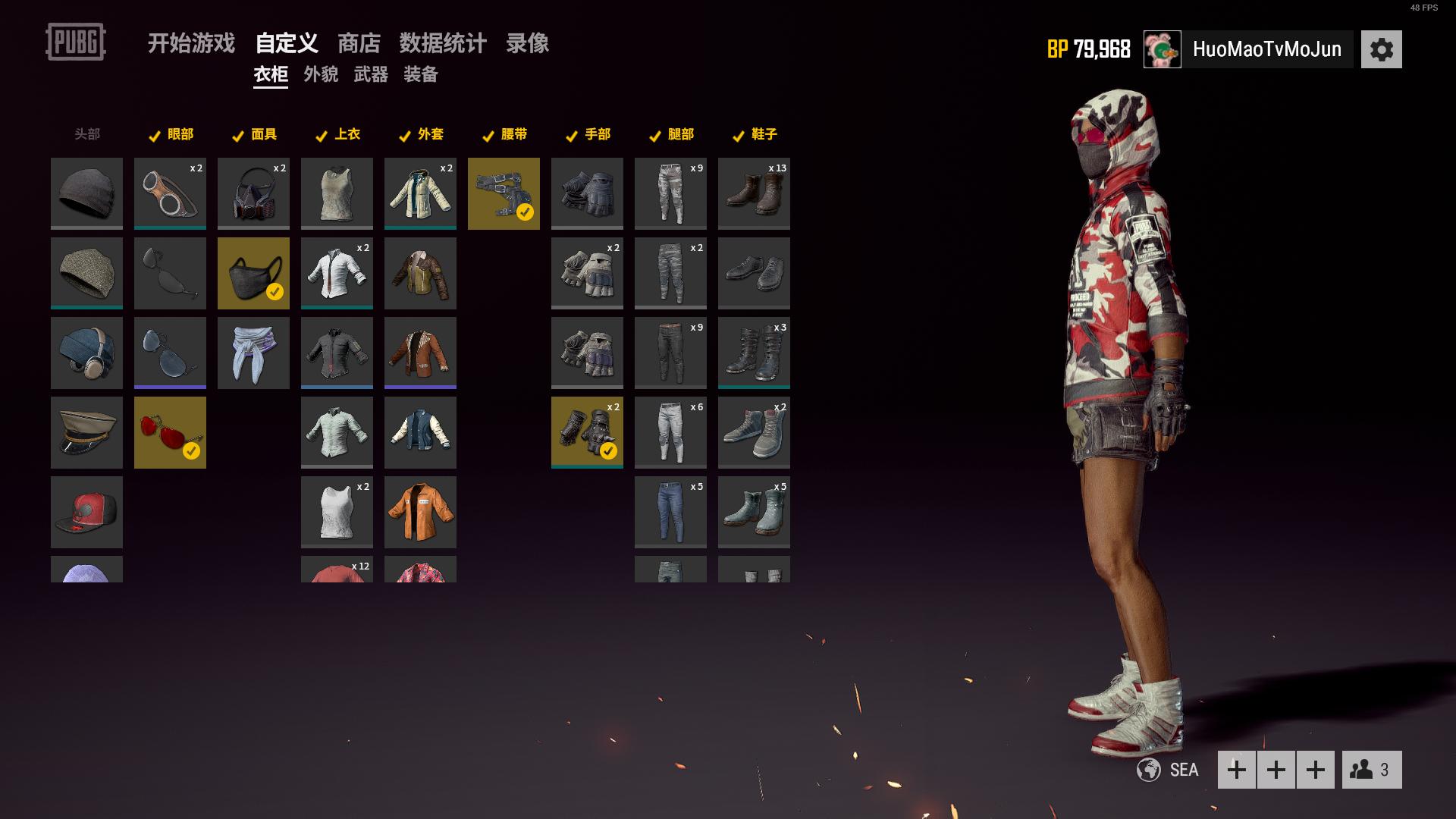Viewport: 1456px width, 819px height.
Task: Open the 开始游戏 menu
Action: pyautogui.click(x=191, y=43)
